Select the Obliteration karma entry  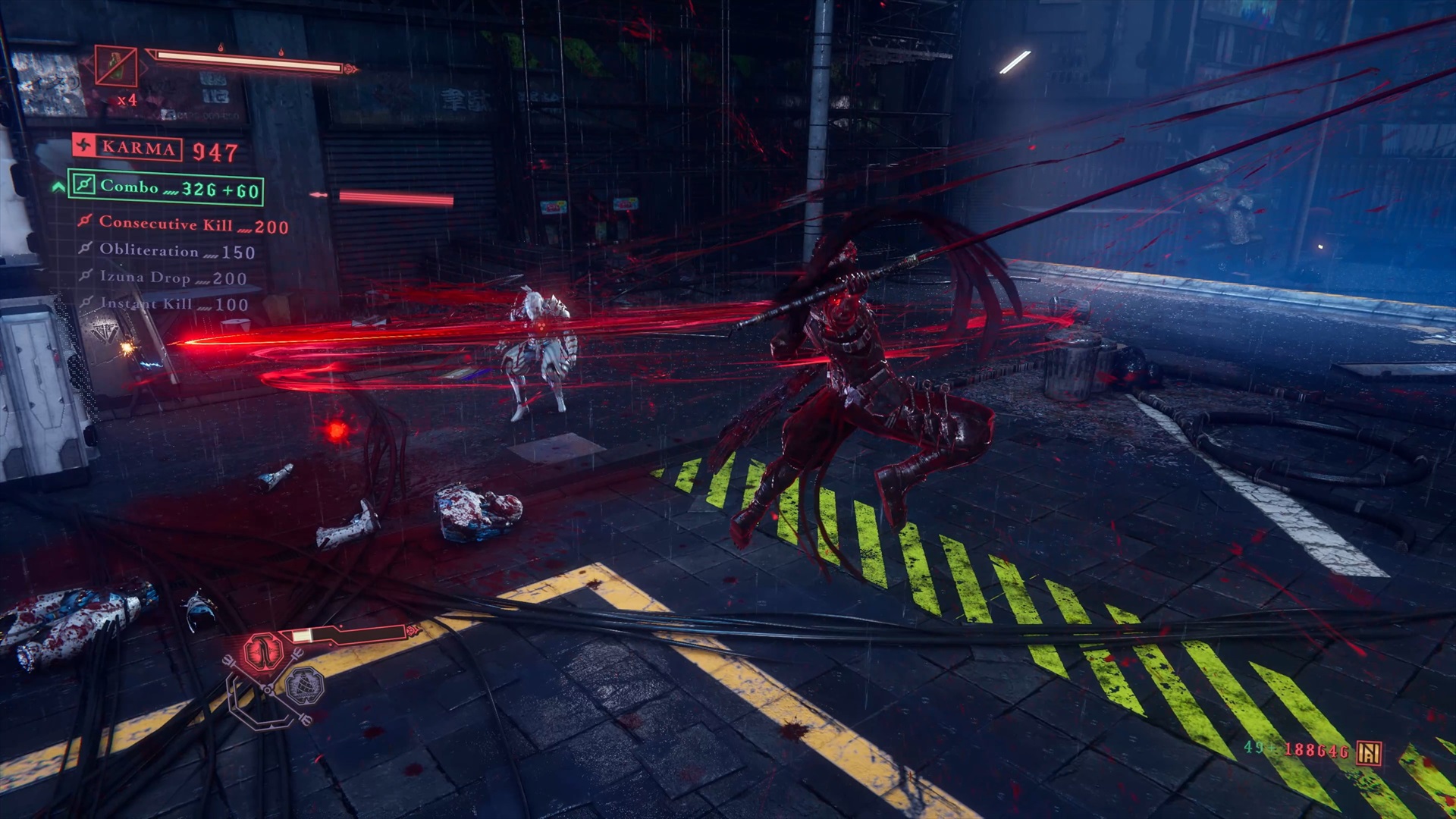167,251
